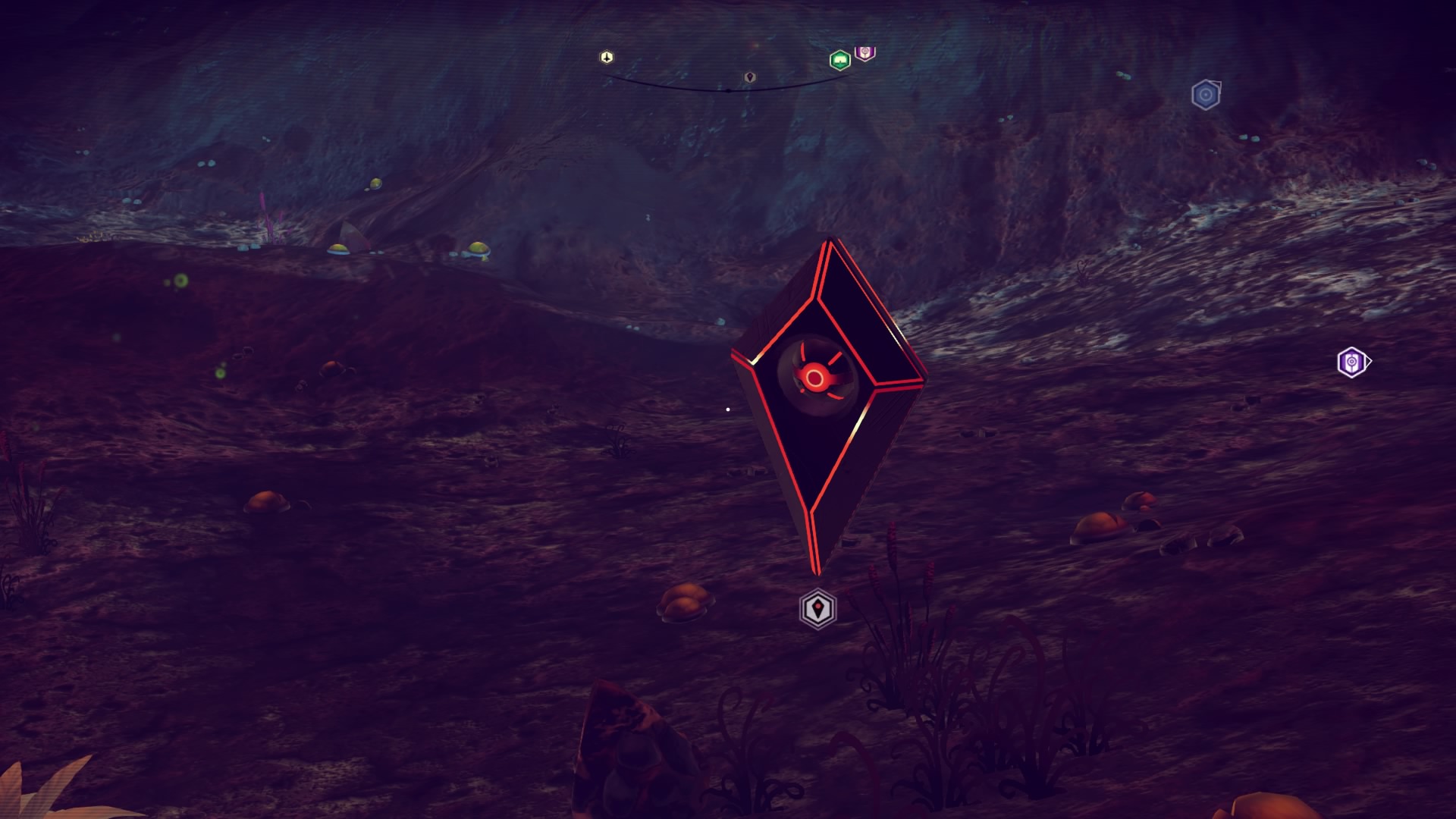Image resolution: width=1456 pixels, height=819 pixels.
Task: Select the purple shield marker on the compass
Action: click(864, 52)
